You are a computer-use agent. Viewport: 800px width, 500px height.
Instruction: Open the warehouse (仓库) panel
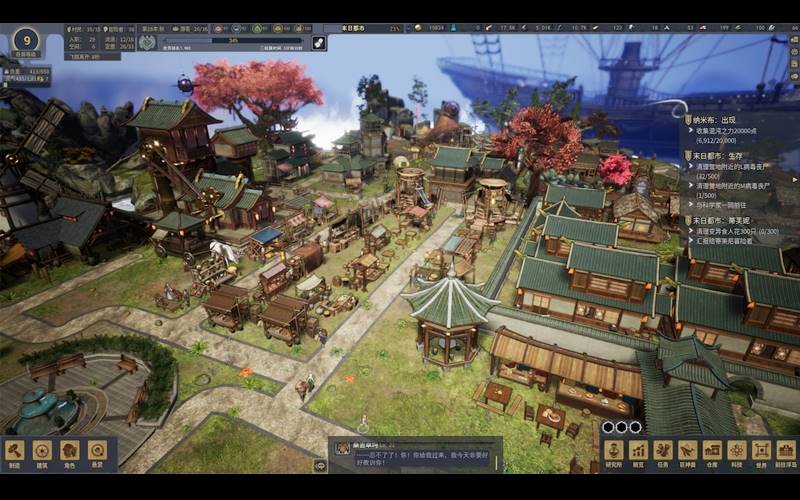[712, 452]
